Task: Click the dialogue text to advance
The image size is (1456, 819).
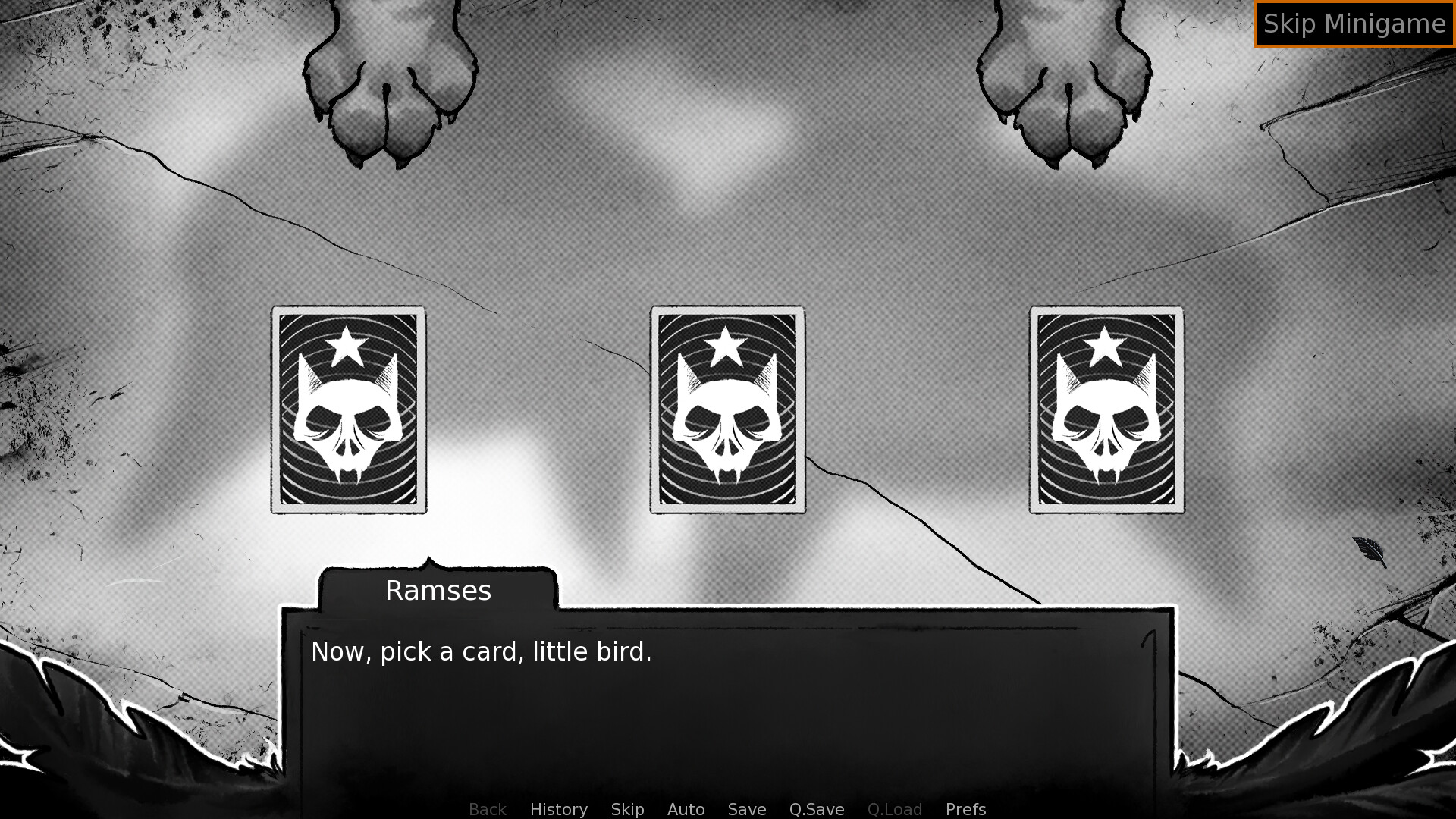Action: [x=481, y=651]
